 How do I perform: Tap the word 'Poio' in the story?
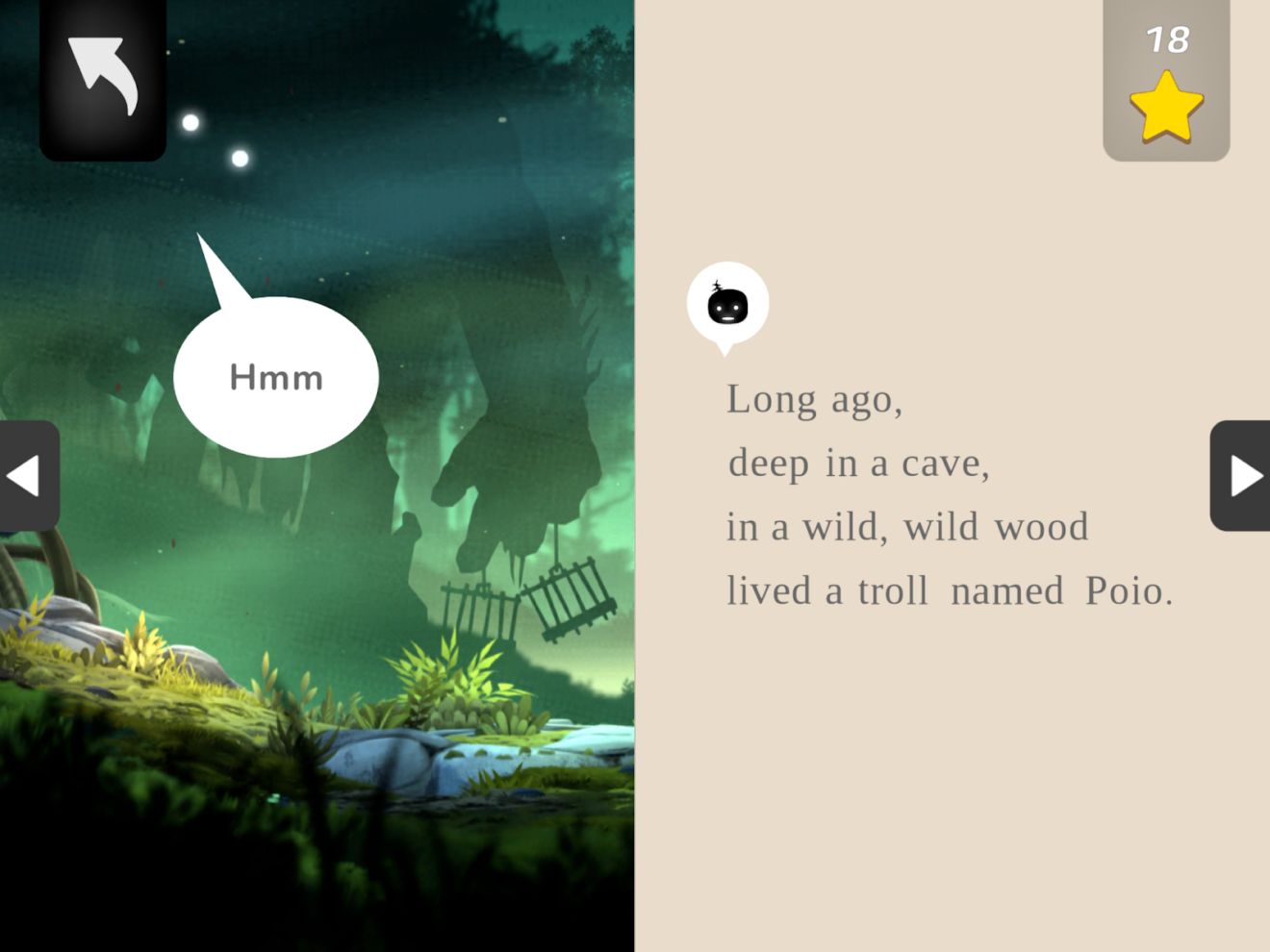(1124, 590)
